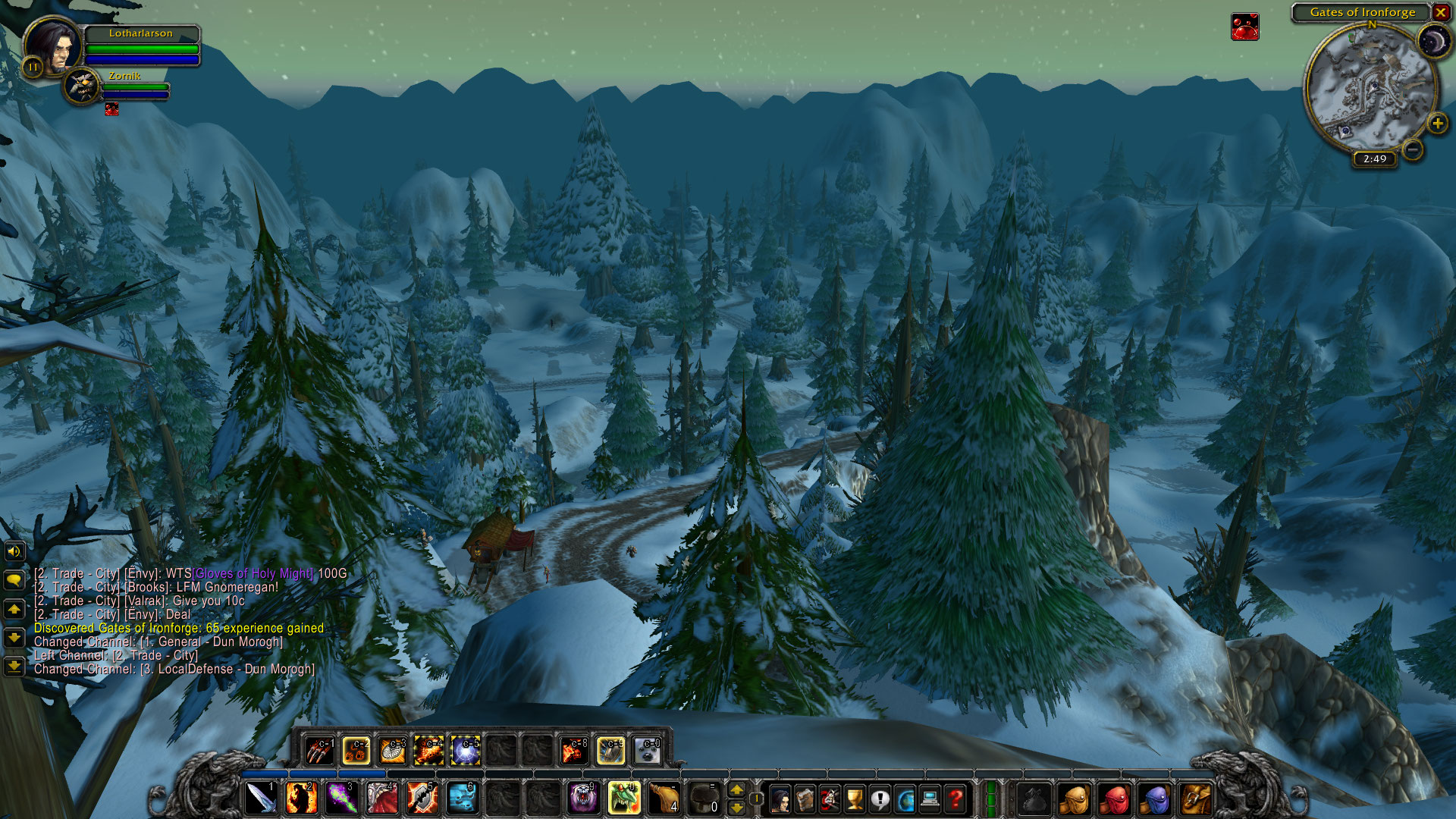Open the character info panel
The height and width of the screenshot is (819, 1456).
[780, 799]
